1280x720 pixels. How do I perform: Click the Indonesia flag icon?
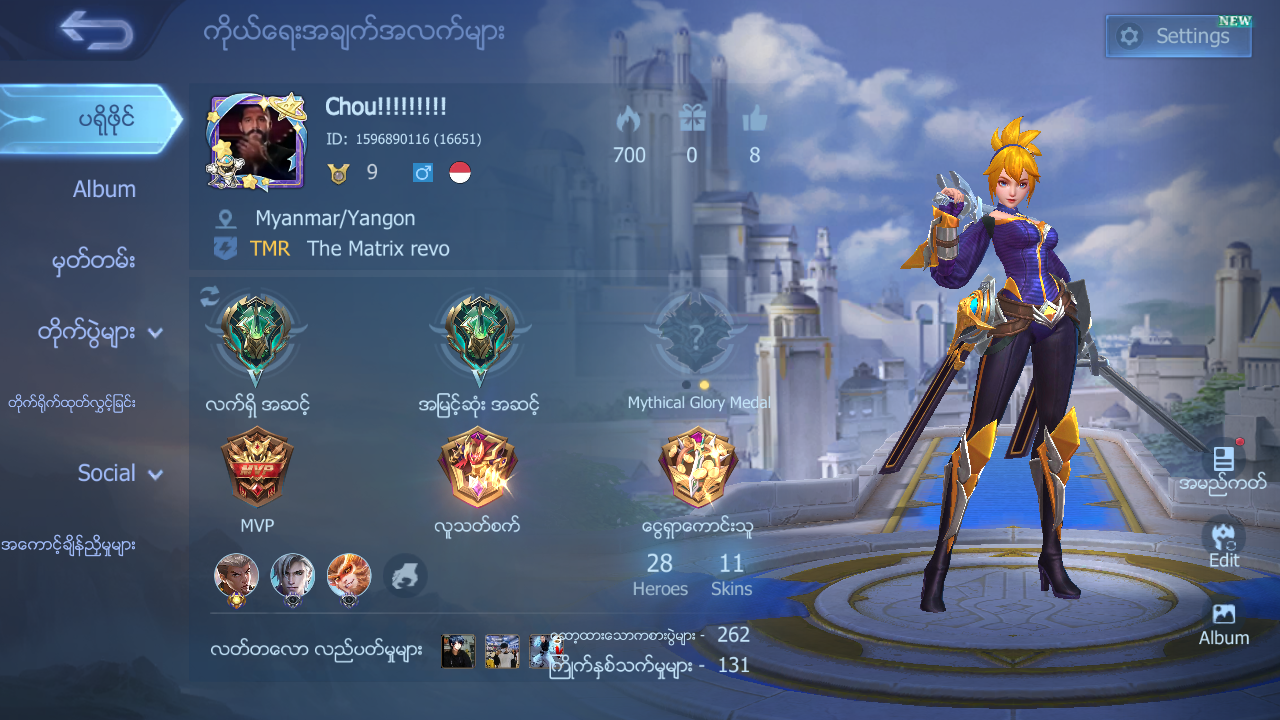pyautogui.click(x=459, y=171)
